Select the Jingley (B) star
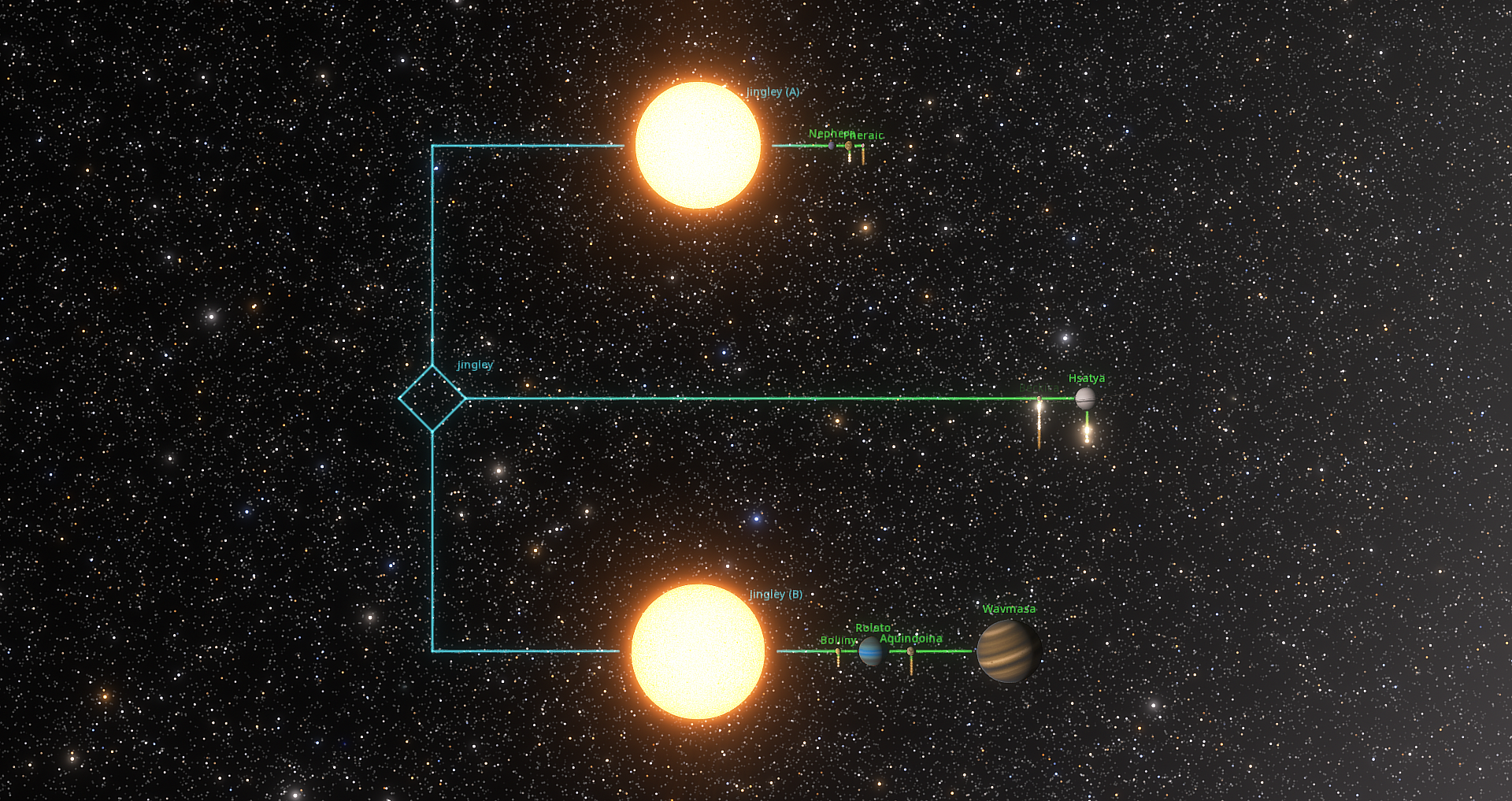1512x801 pixels. click(x=698, y=651)
